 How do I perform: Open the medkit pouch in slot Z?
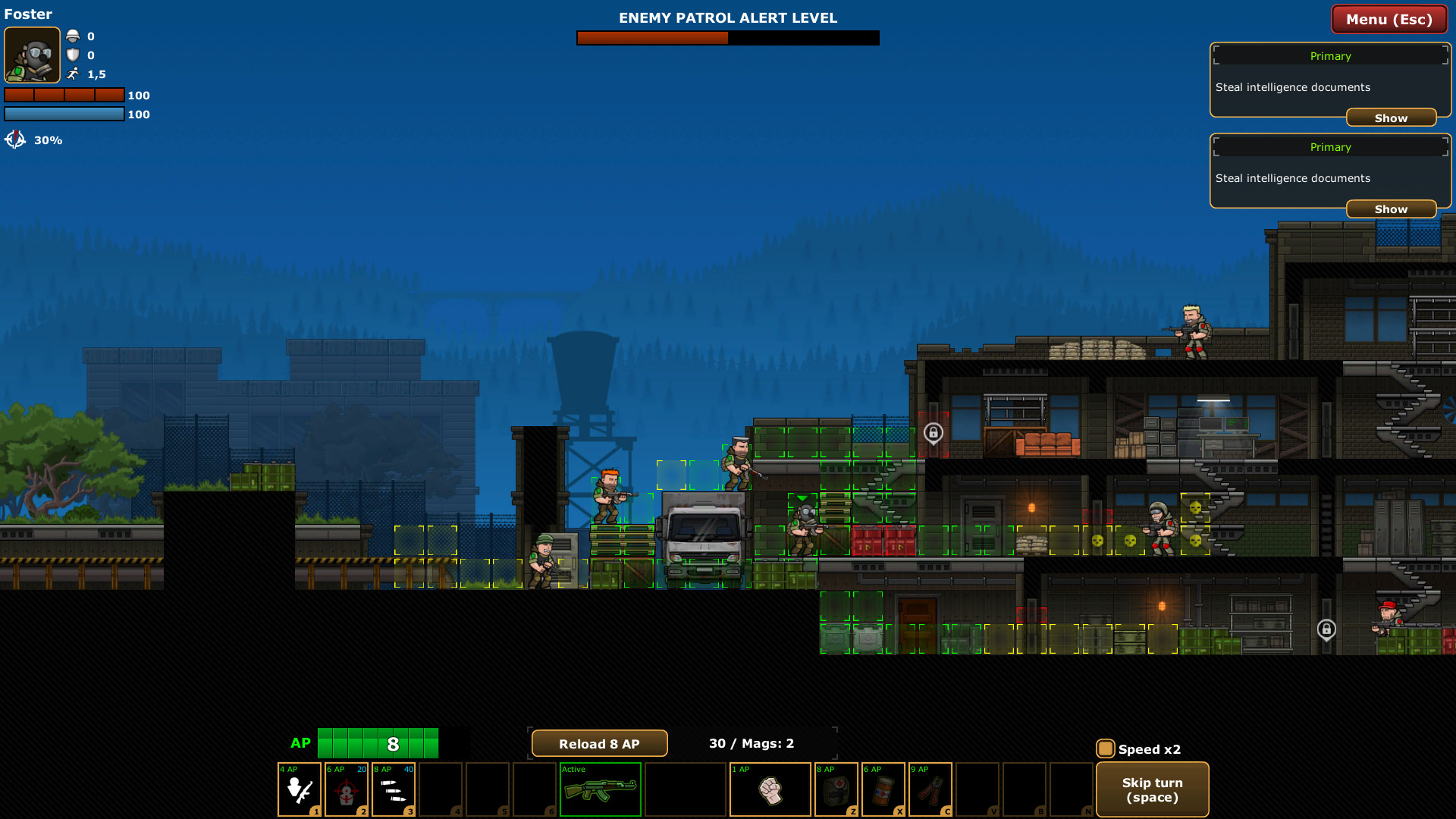coord(836,789)
